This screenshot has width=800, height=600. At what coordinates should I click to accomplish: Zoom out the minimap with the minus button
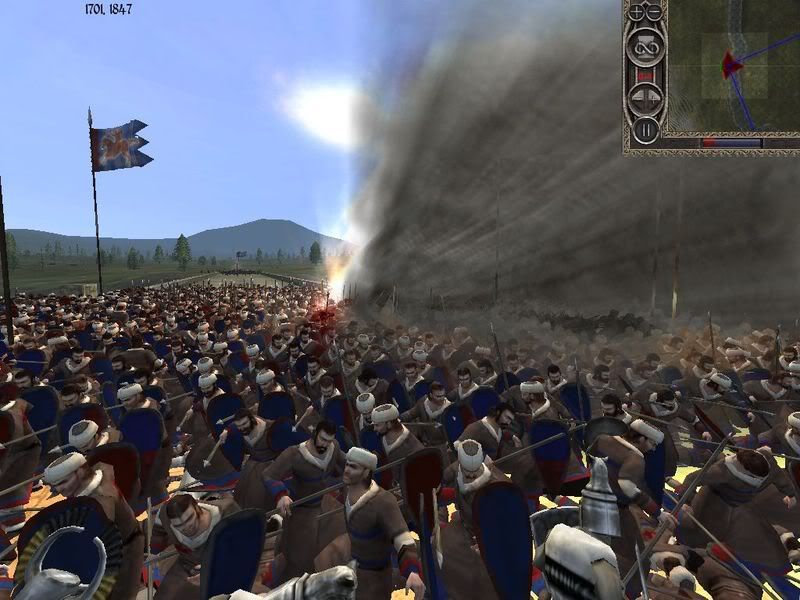tap(653, 12)
